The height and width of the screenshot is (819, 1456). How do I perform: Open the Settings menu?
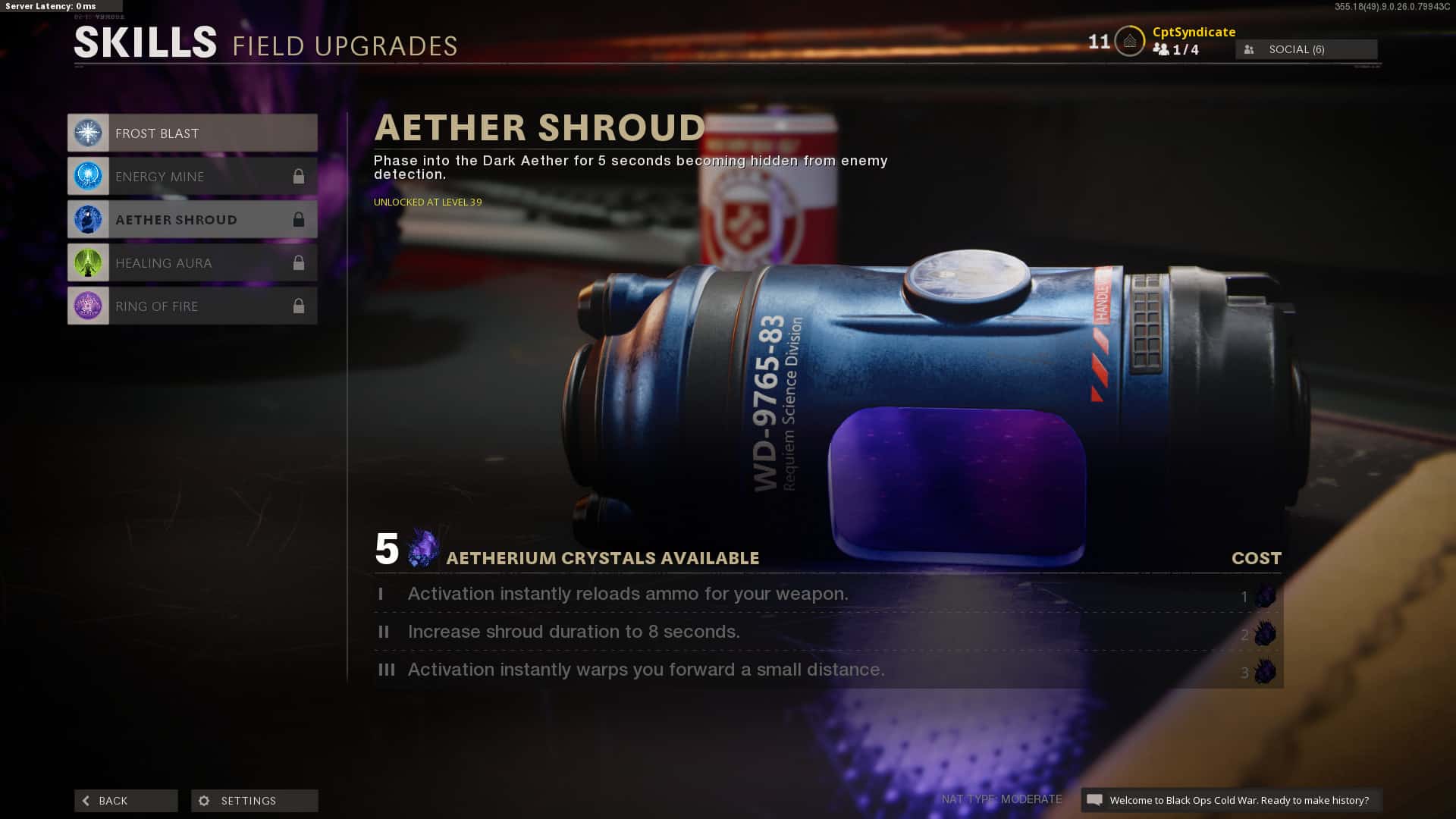[254, 801]
